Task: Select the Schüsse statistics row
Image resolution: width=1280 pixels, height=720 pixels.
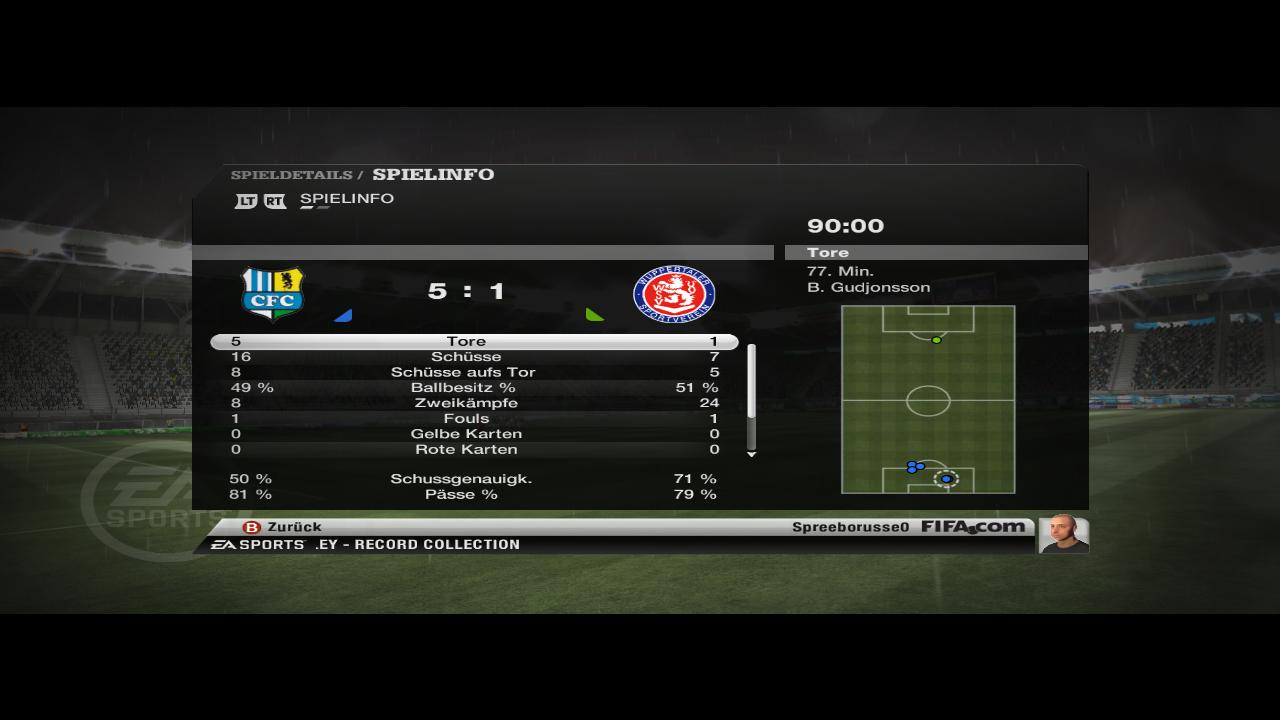Action: (x=466, y=357)
